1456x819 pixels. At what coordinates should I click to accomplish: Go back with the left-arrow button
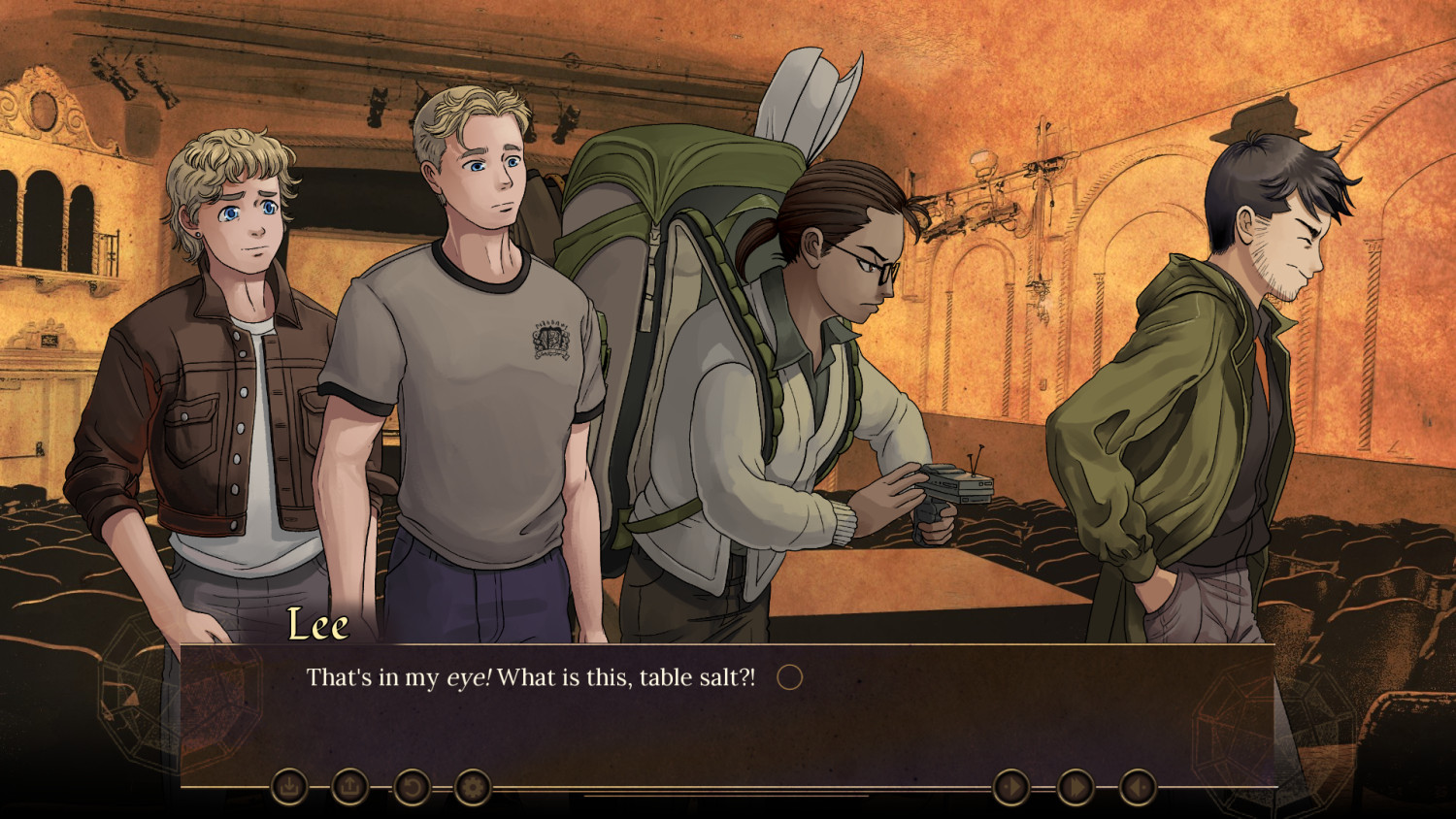1138,787
